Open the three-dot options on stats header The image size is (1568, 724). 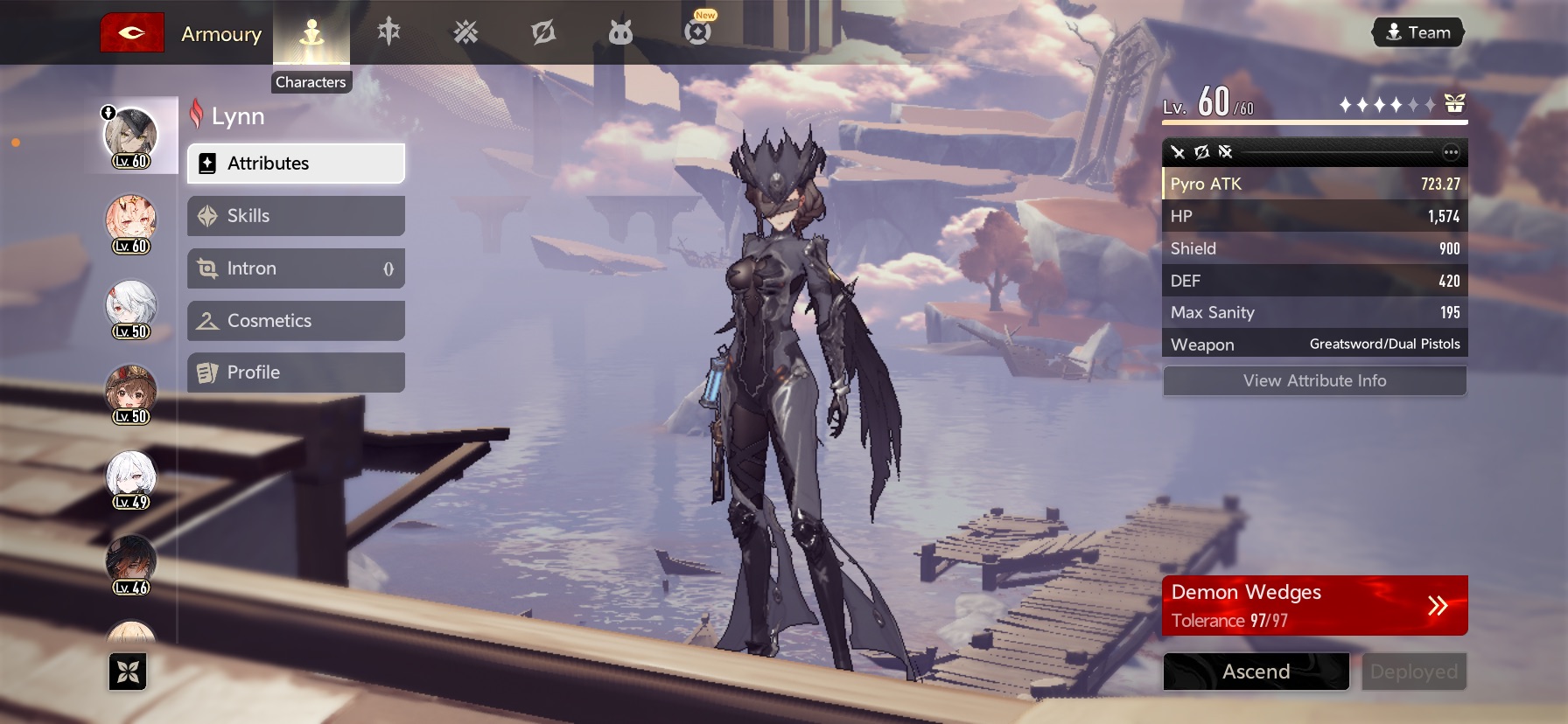coord(1451,152)
